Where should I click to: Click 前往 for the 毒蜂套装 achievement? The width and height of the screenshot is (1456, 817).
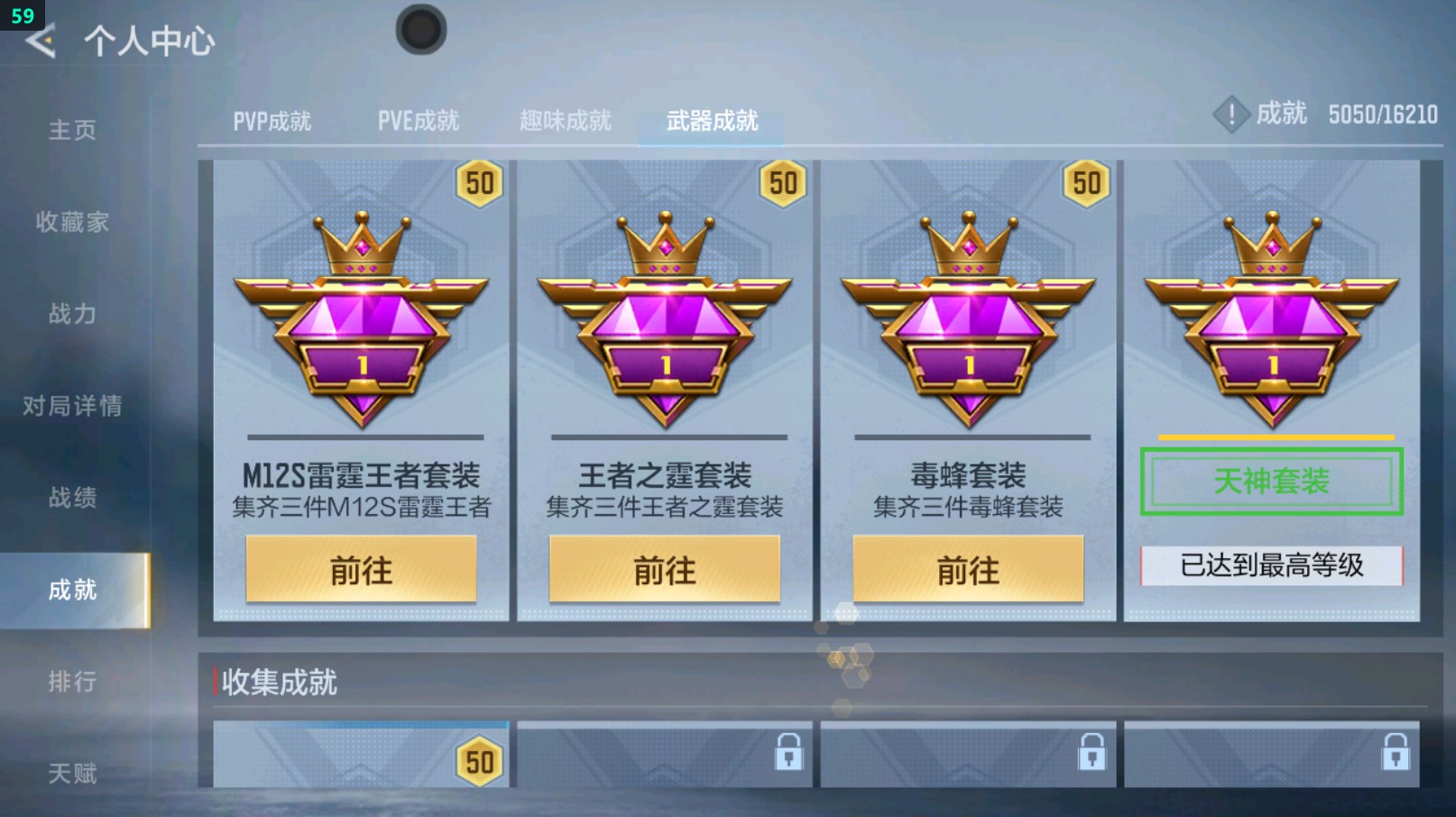(968, 570)
